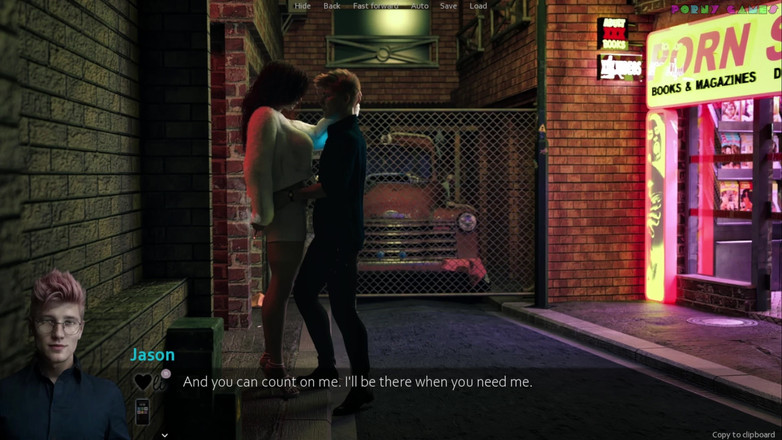The image size is (782, 440).
Task: Go back one line with Back
Action: tap(331, 6)
